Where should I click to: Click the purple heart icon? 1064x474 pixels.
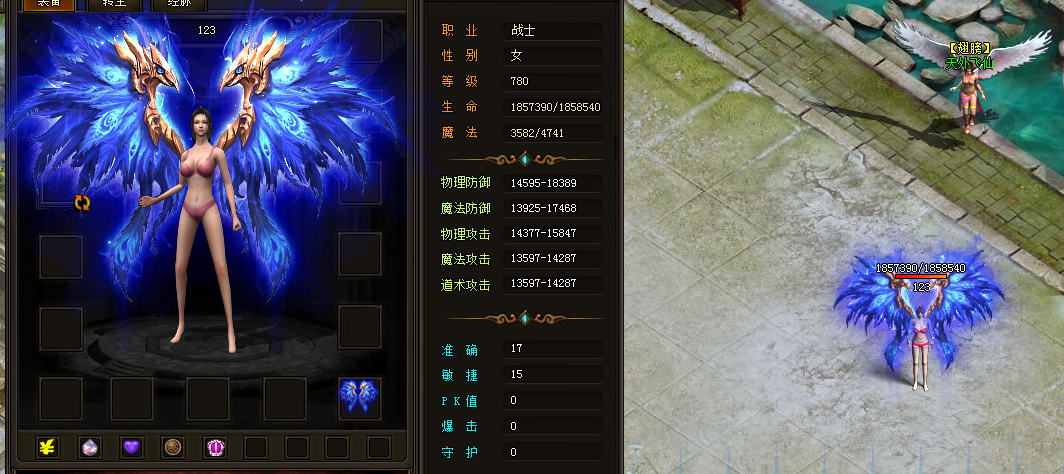(131, 447)
